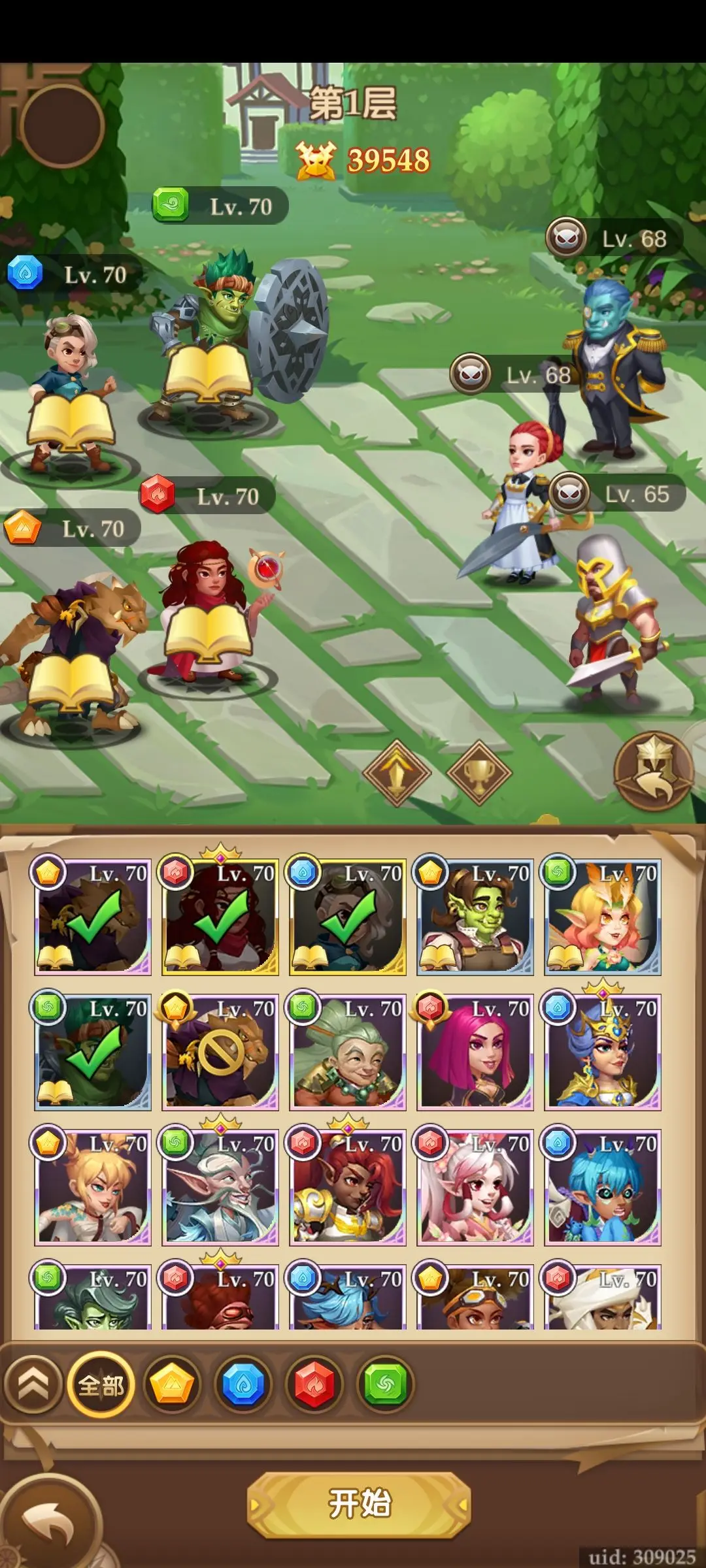Filter heroes by yellow gem element
Image resolution: width=706 pixels, height=1568 pixels.
tap(172, 1384)
